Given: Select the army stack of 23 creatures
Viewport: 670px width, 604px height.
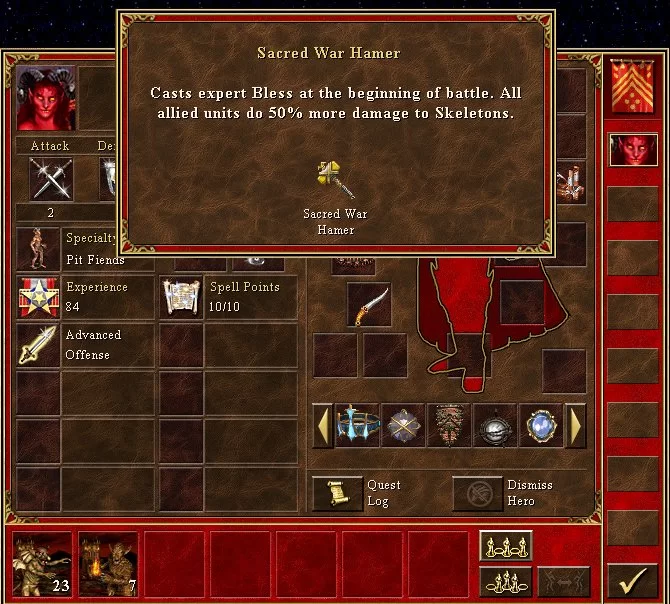Looking at the screenshot, I should point(43,564).
